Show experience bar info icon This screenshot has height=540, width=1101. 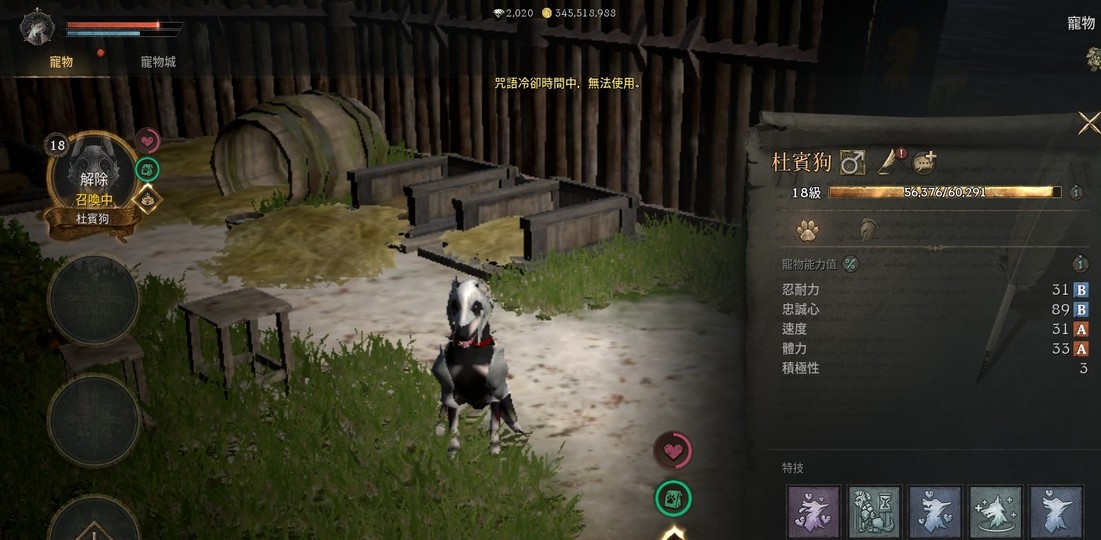(1077, 192)
